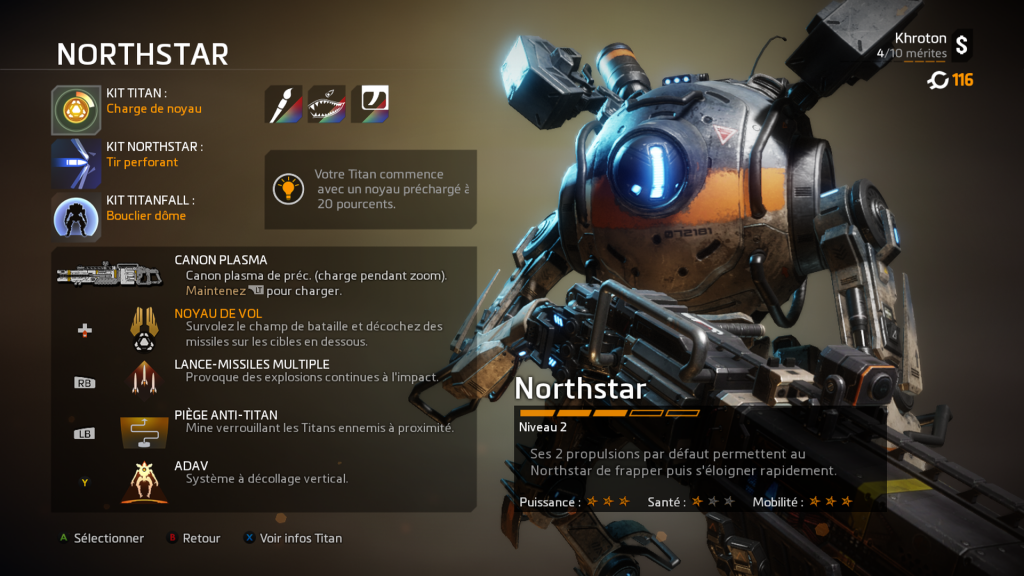Viewport: 1024px width, 576px height.
Task: Select the shark-teeth nose art icon
Action: [327, 104]
